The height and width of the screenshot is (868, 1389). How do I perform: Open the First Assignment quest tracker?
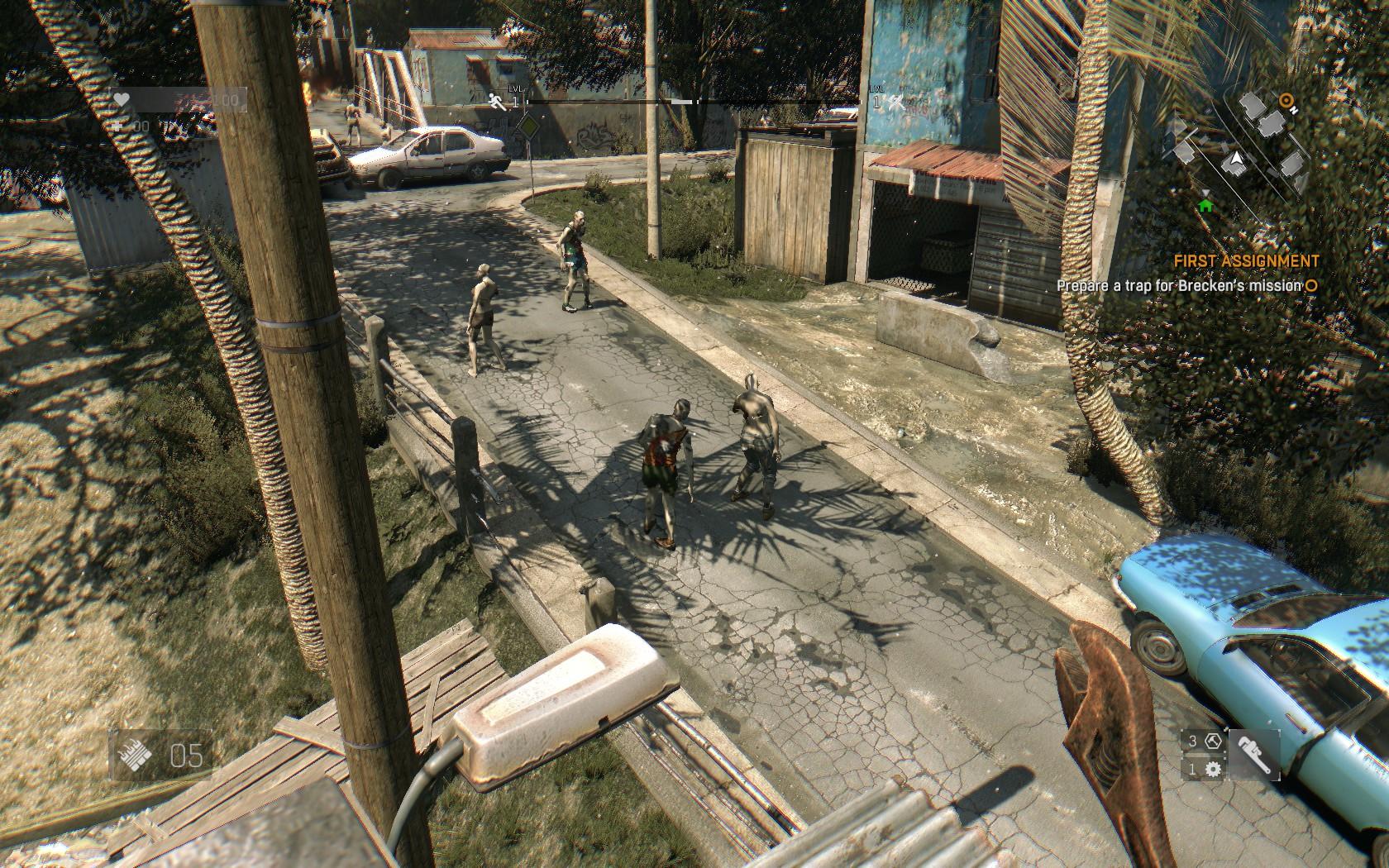point(1246,261)
